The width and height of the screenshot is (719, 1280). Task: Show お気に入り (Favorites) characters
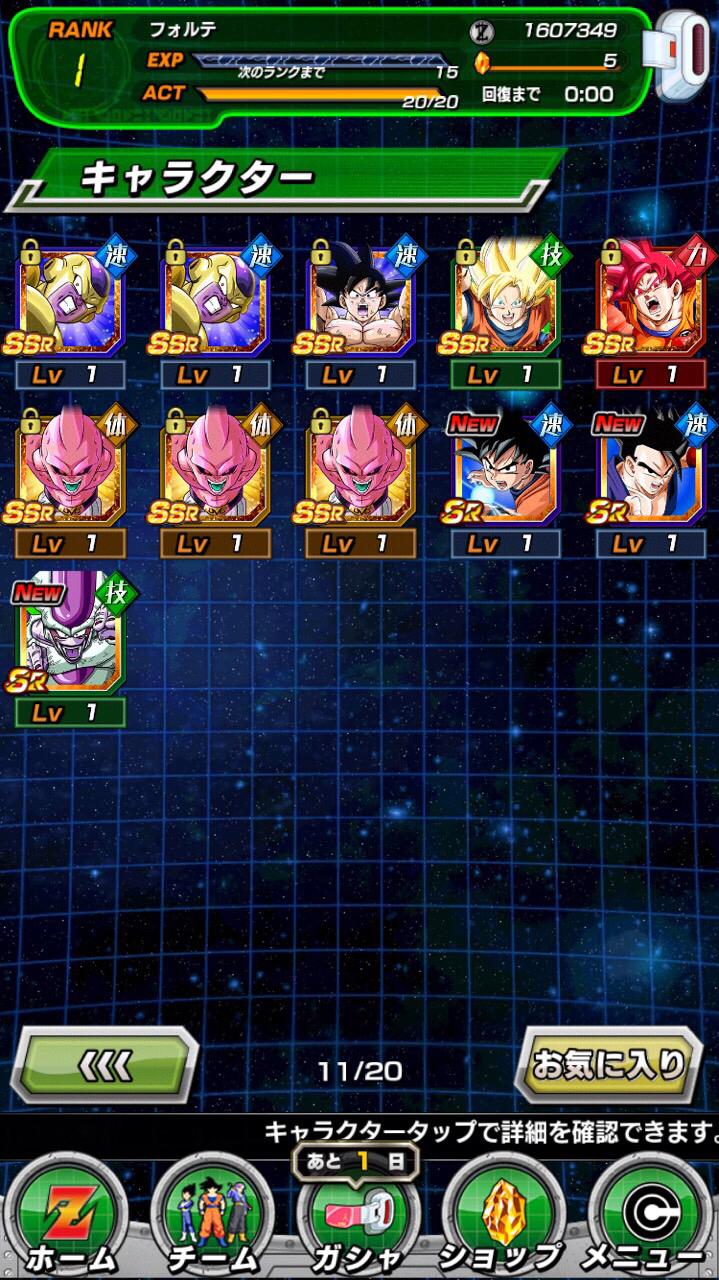click(609, 1065)
